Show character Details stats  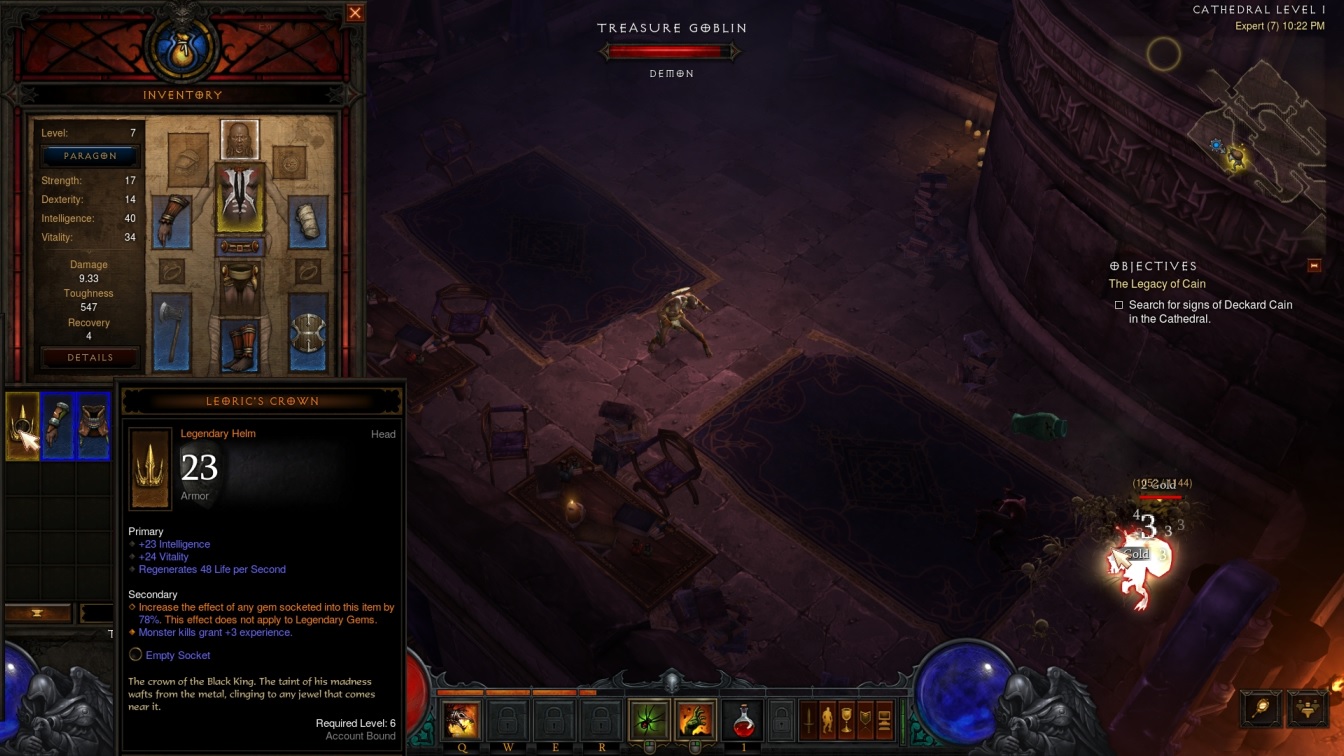pos(90,357)
